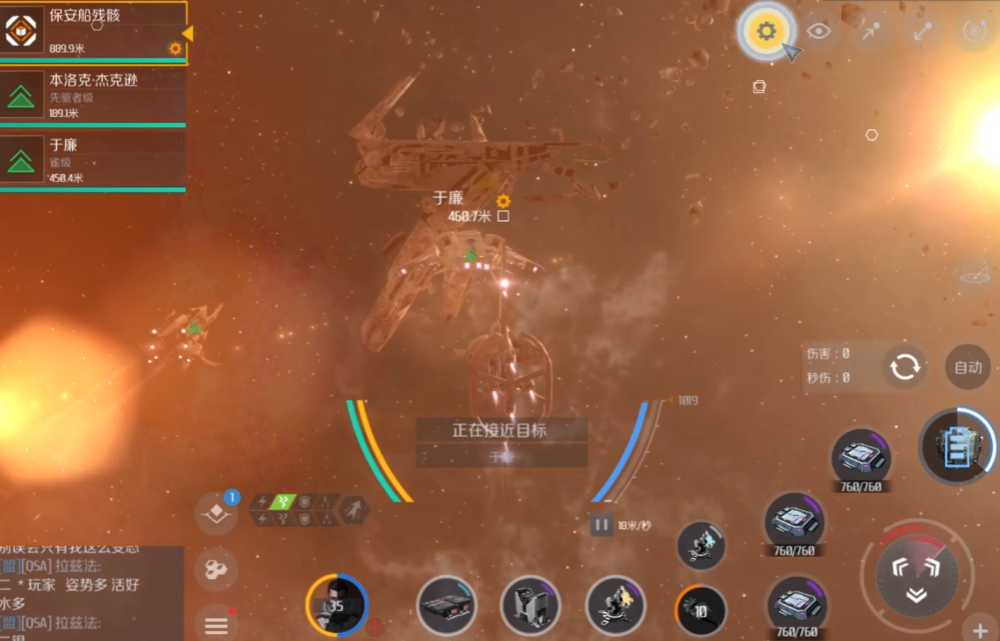
Task: Open the three-line hamburger menu
Action: (x=216, y=625)
